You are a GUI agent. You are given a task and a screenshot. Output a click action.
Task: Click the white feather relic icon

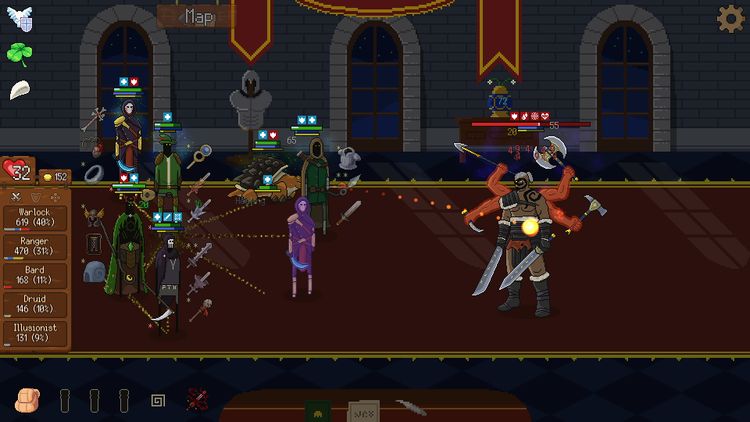click(19, 89)
